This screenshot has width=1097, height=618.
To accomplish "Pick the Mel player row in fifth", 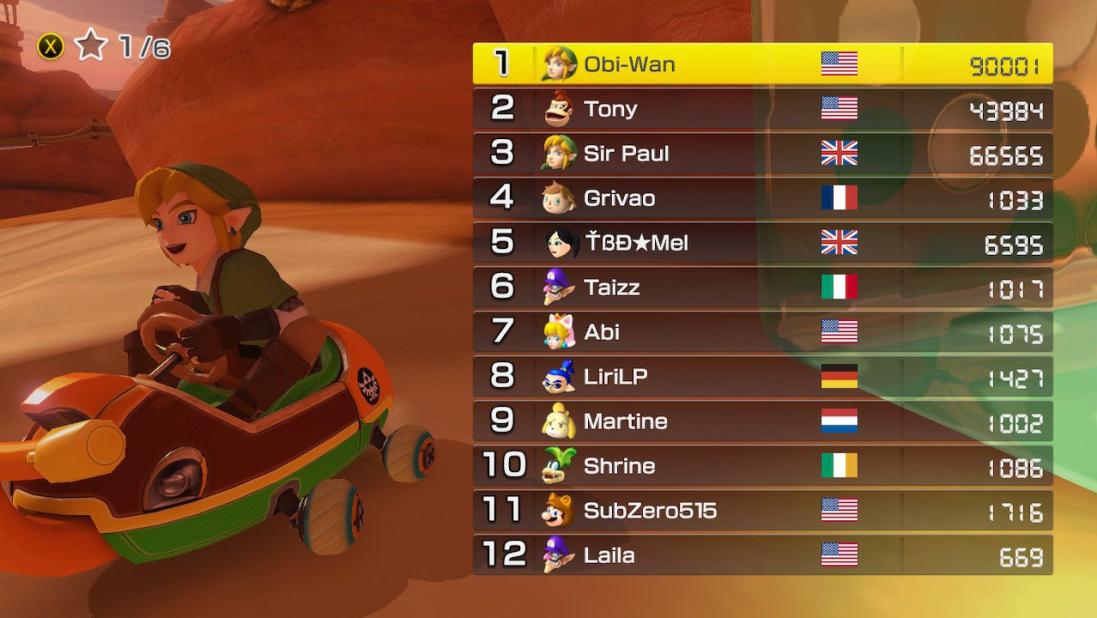I will point(762,243).
